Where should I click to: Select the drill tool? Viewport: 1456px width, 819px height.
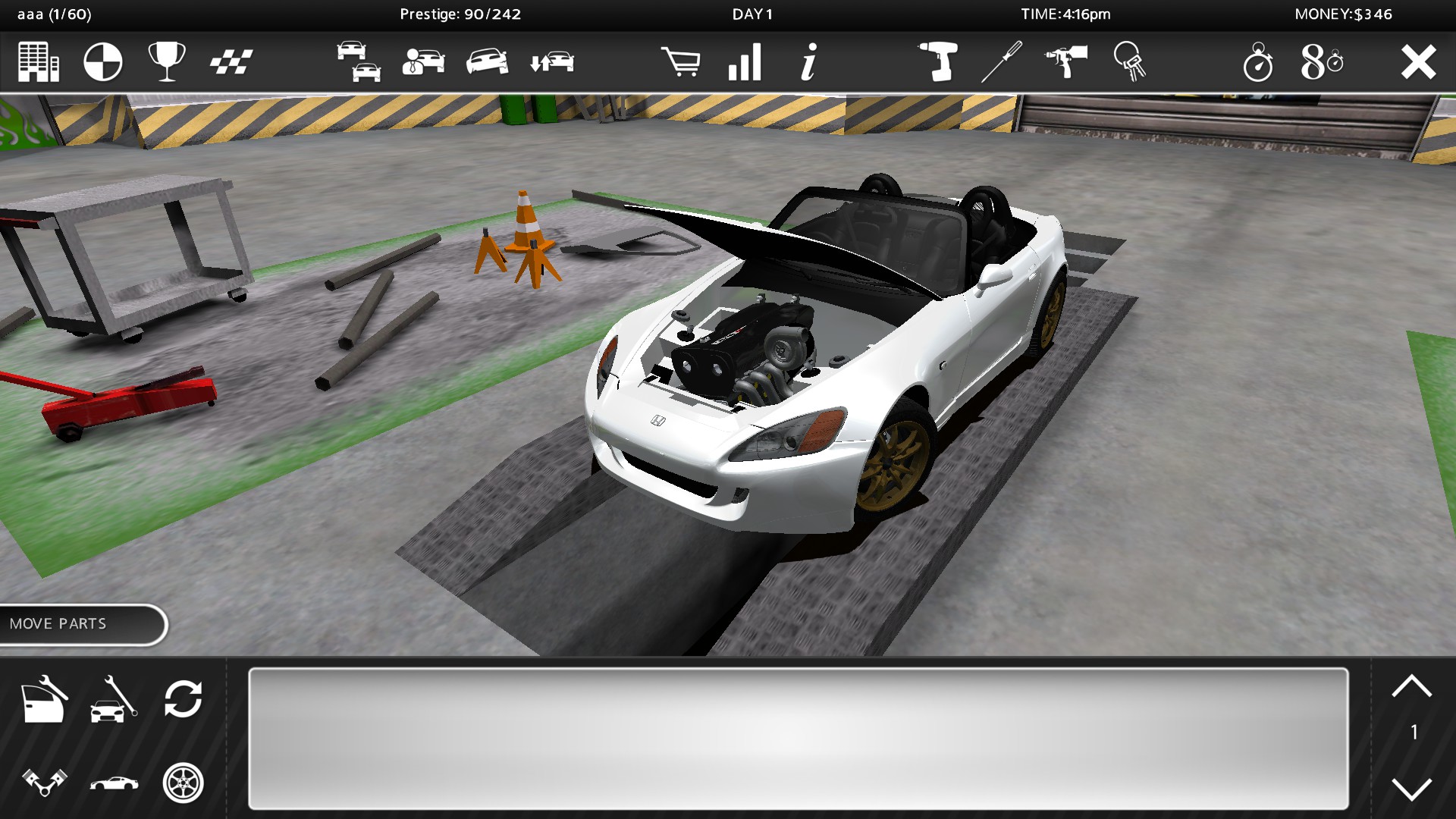tap(939, 62)
